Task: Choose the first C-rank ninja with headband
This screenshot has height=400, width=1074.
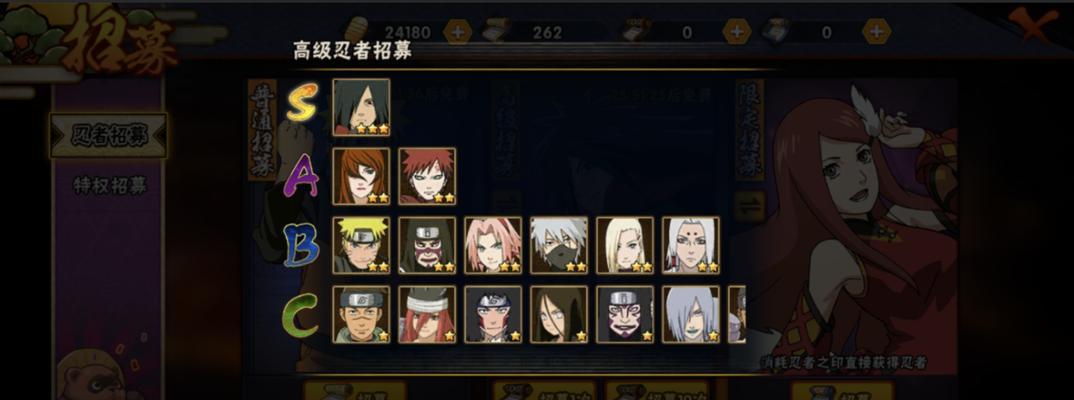Action: tap(361, 314)
